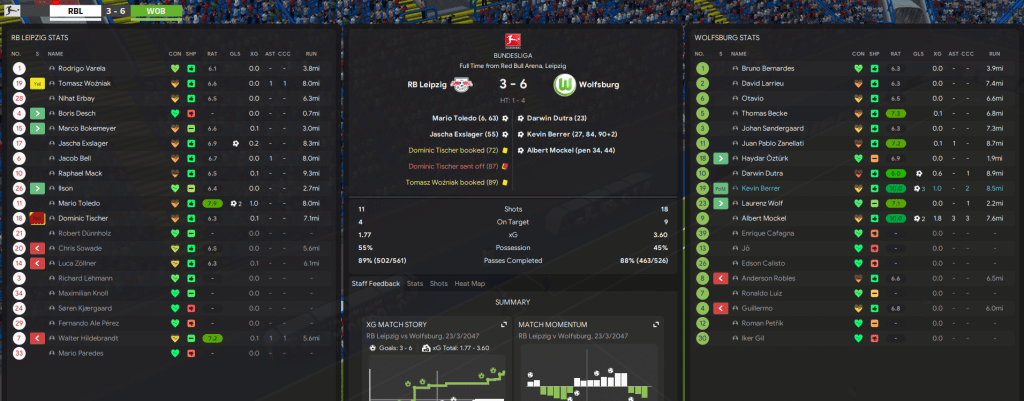
Task: Sort Leipzig stats by RAT column
Action: coord(212,53)
